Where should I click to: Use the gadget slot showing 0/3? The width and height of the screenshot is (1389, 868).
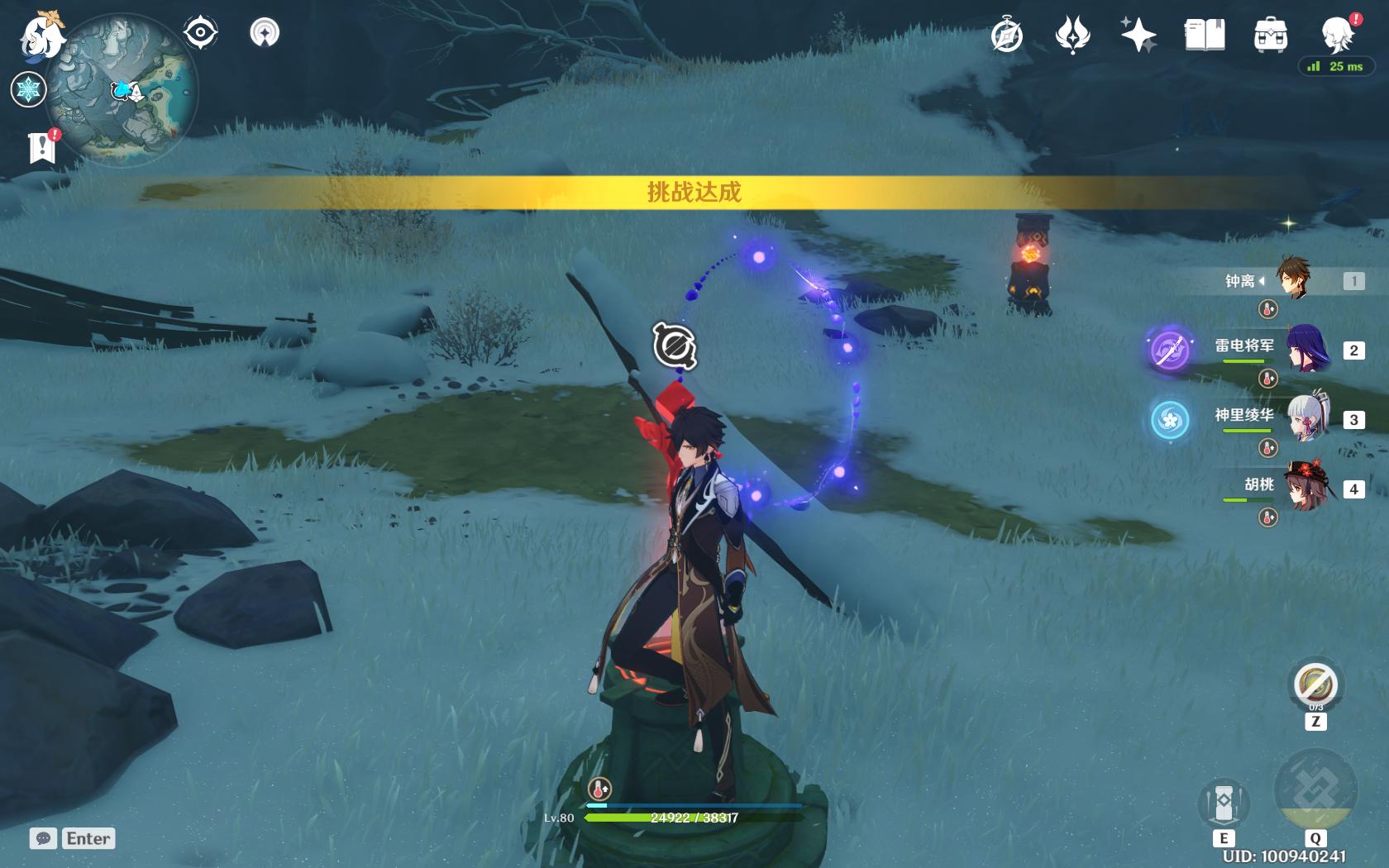pyautogui.click(x=1315, y=685)
